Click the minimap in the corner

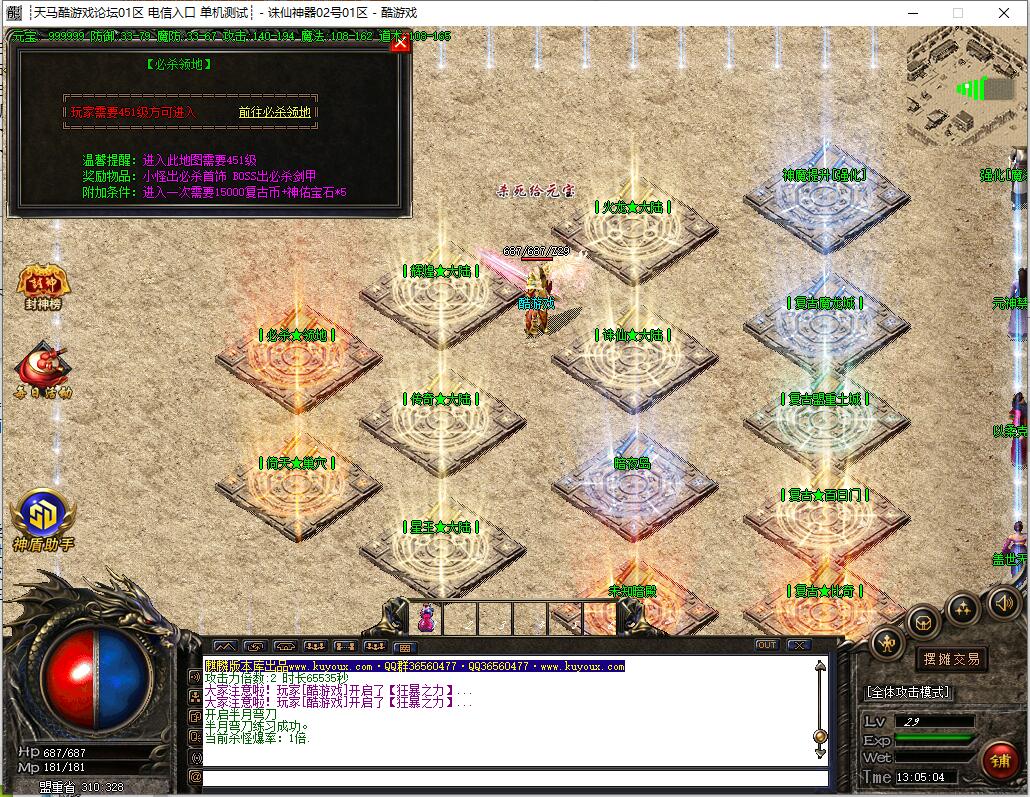click(965, 86)
